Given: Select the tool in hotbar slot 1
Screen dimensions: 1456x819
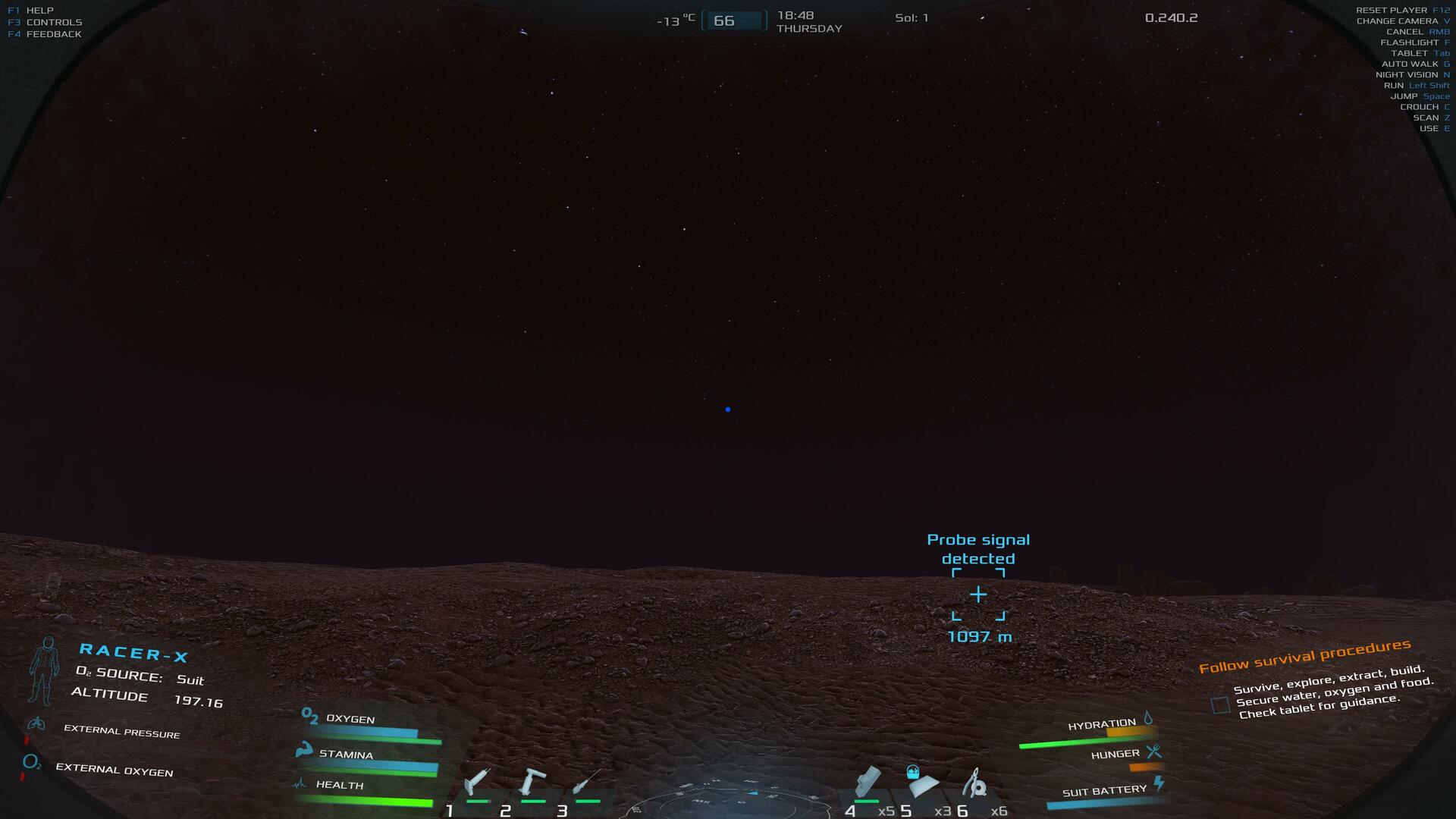Looking at the screenshot, I should coord(478,782).
